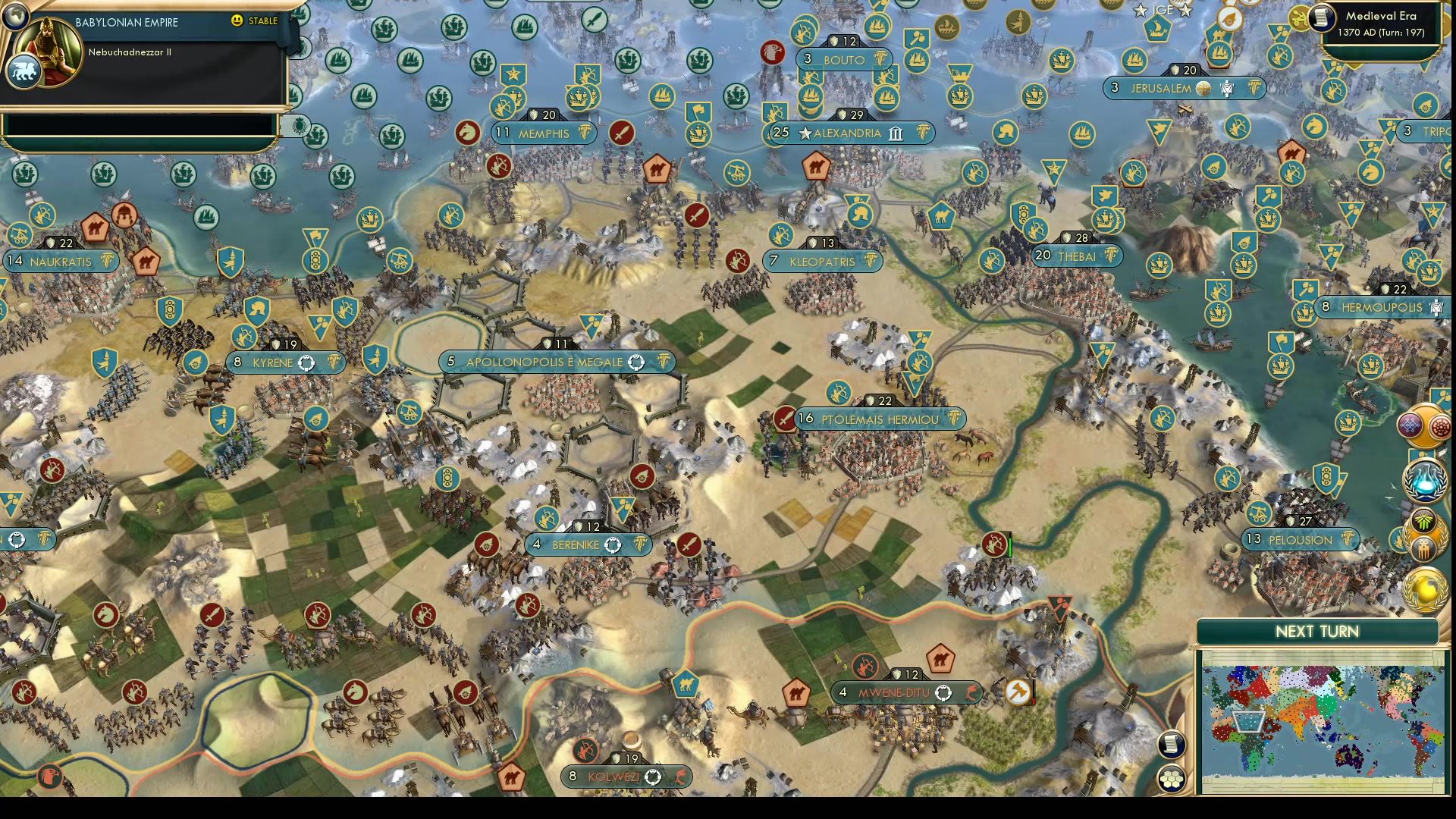Click the smiley face stability indicator

tap(237, 22)
